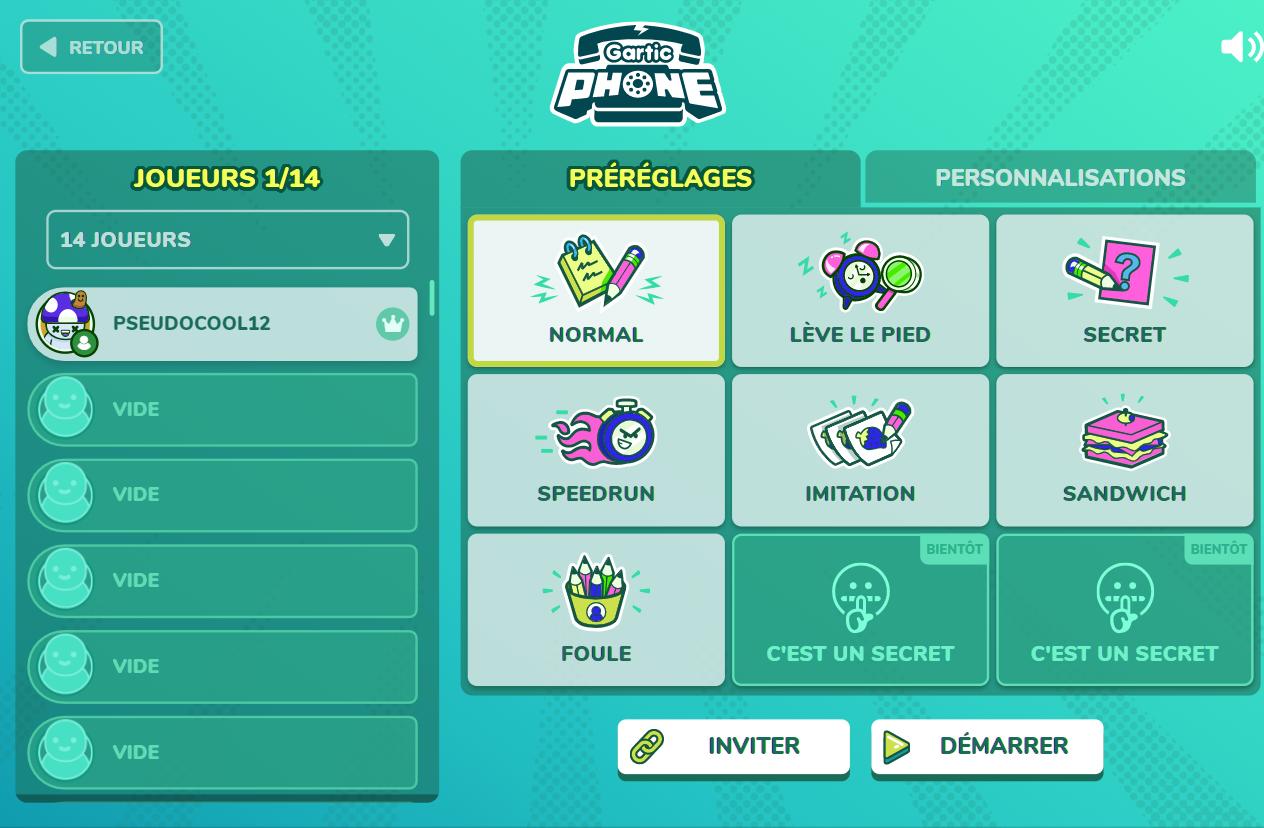The height and width of the screenshot is (828, 1264).
Task: Select the Imitation game mode
Action: coord(860,450)
